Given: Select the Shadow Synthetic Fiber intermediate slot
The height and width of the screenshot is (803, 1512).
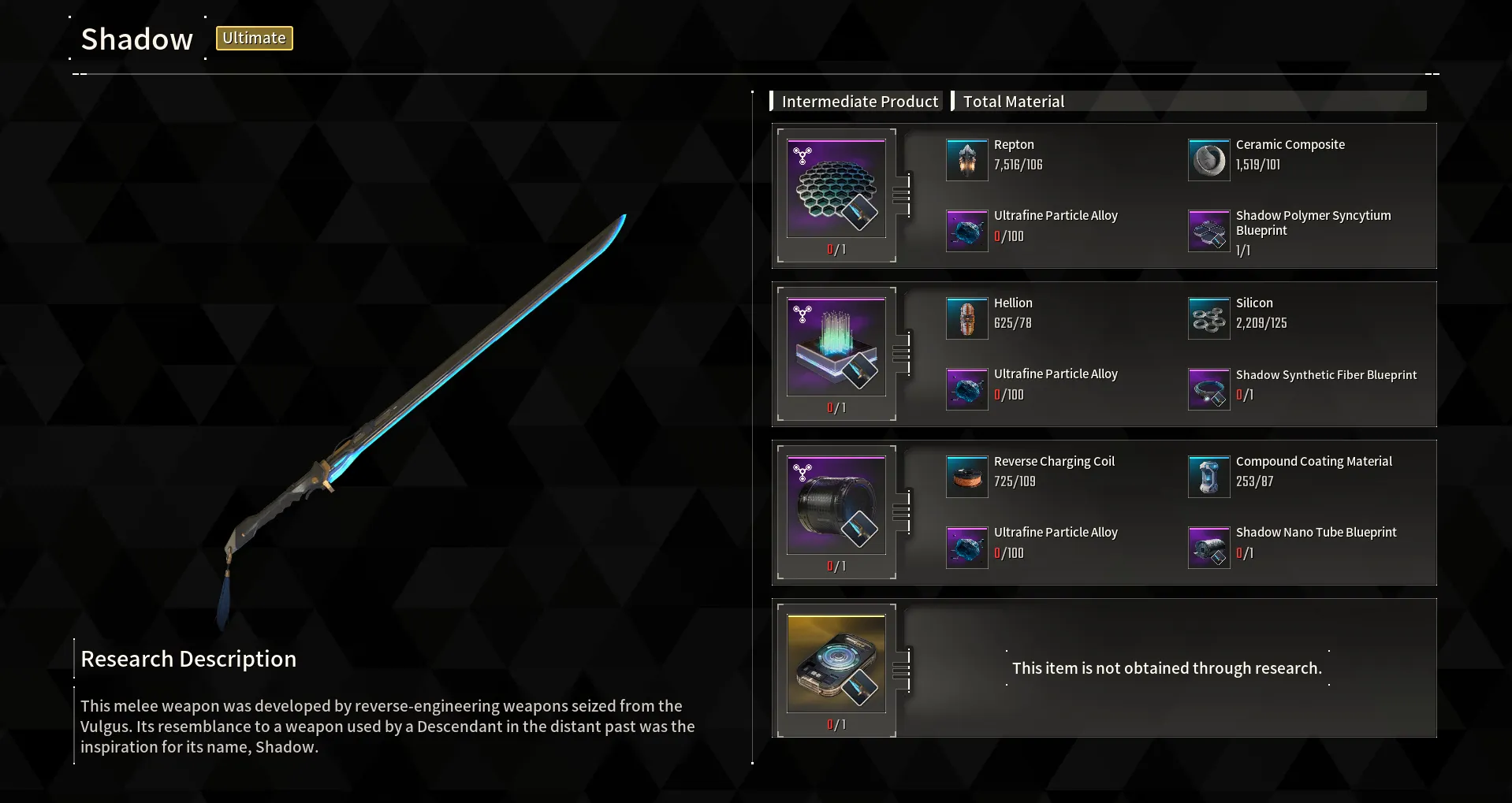Looking at the screenshot, I should 836,348.
